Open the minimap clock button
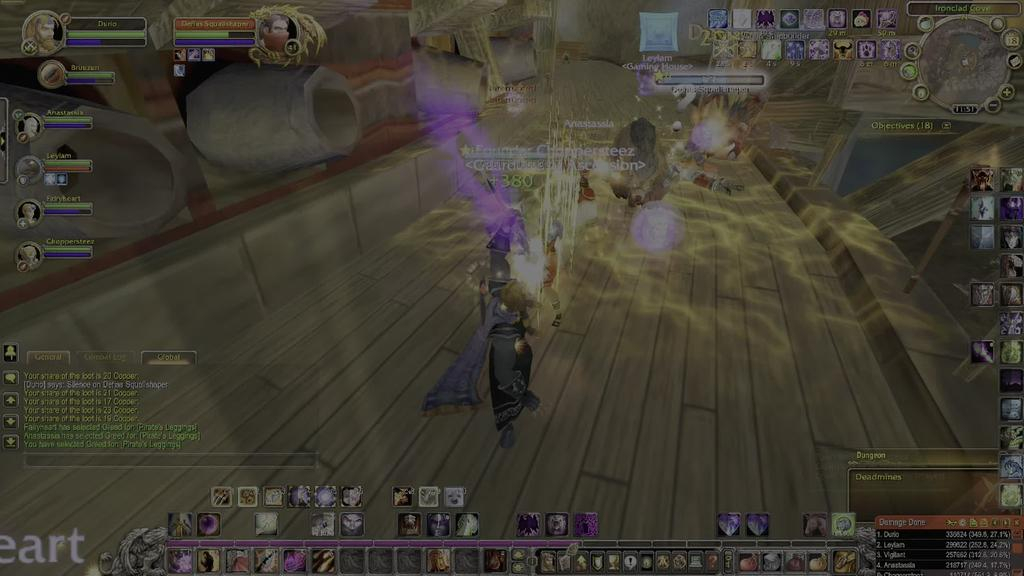The height and width of the screenshot is (576, 1024). click(965, 109)
